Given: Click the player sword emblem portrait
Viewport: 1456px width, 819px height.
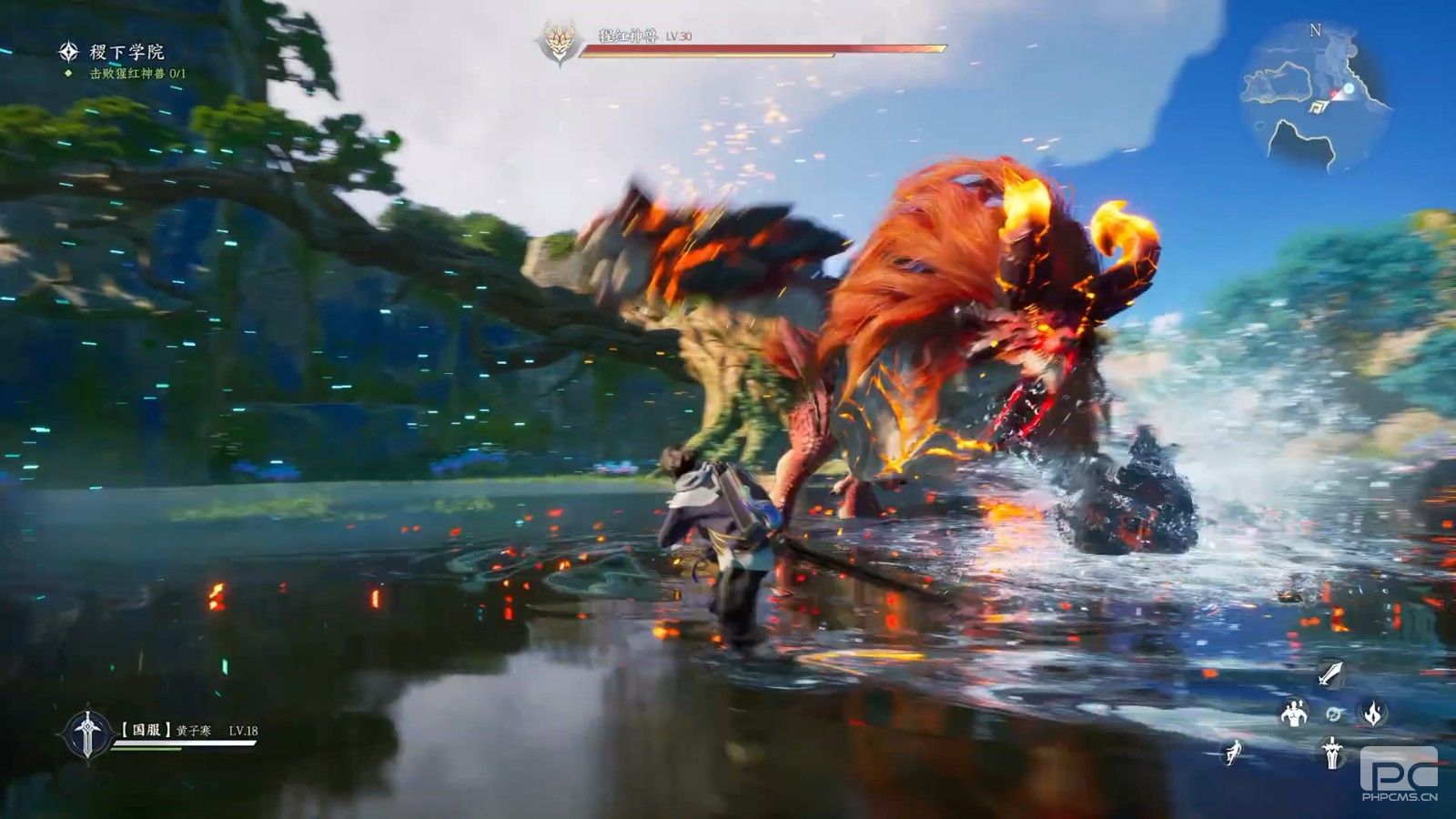Looking at the screenshot, I should [86, 733].
